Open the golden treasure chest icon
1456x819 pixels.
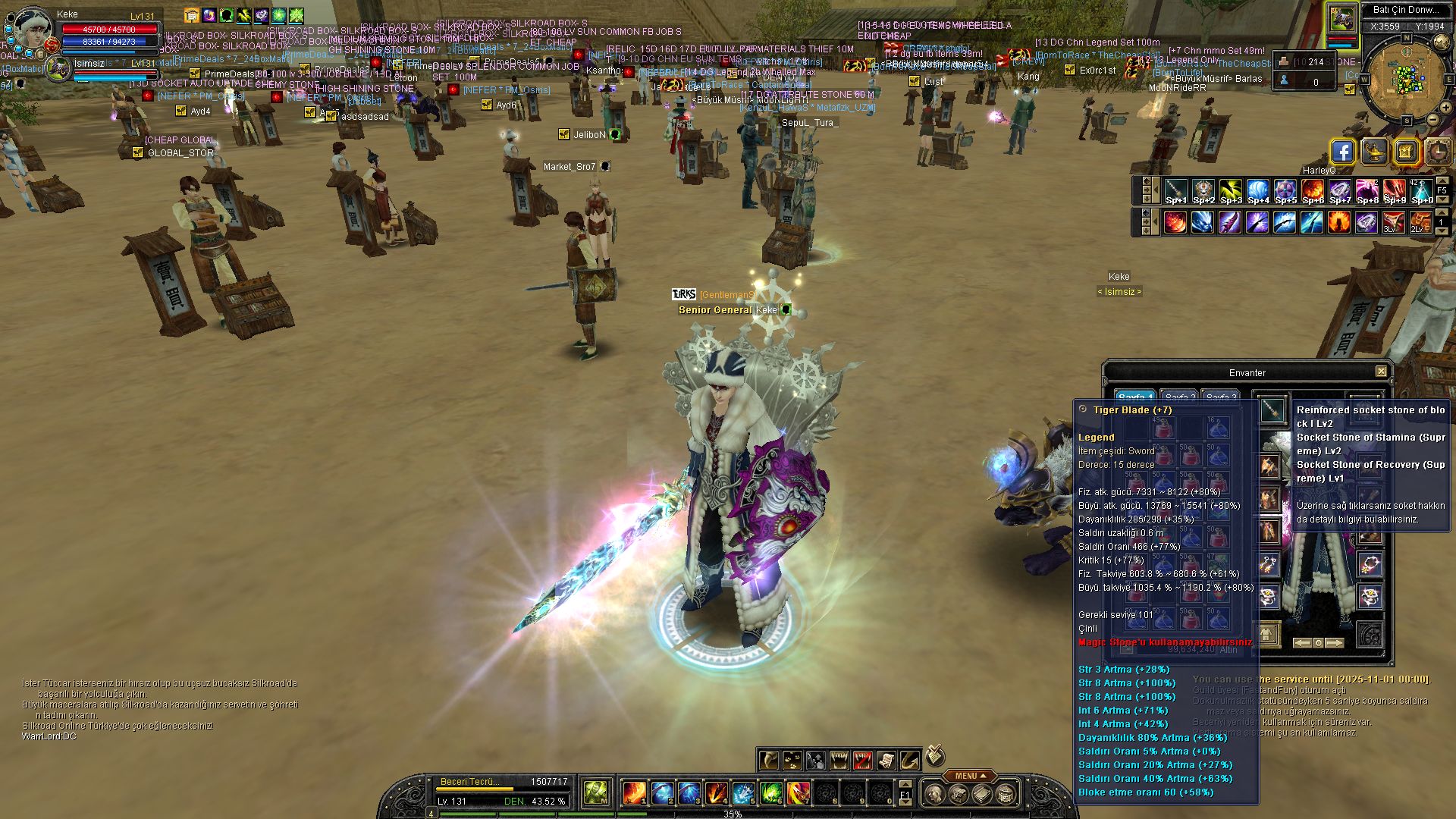click(x=1406, y=152)
